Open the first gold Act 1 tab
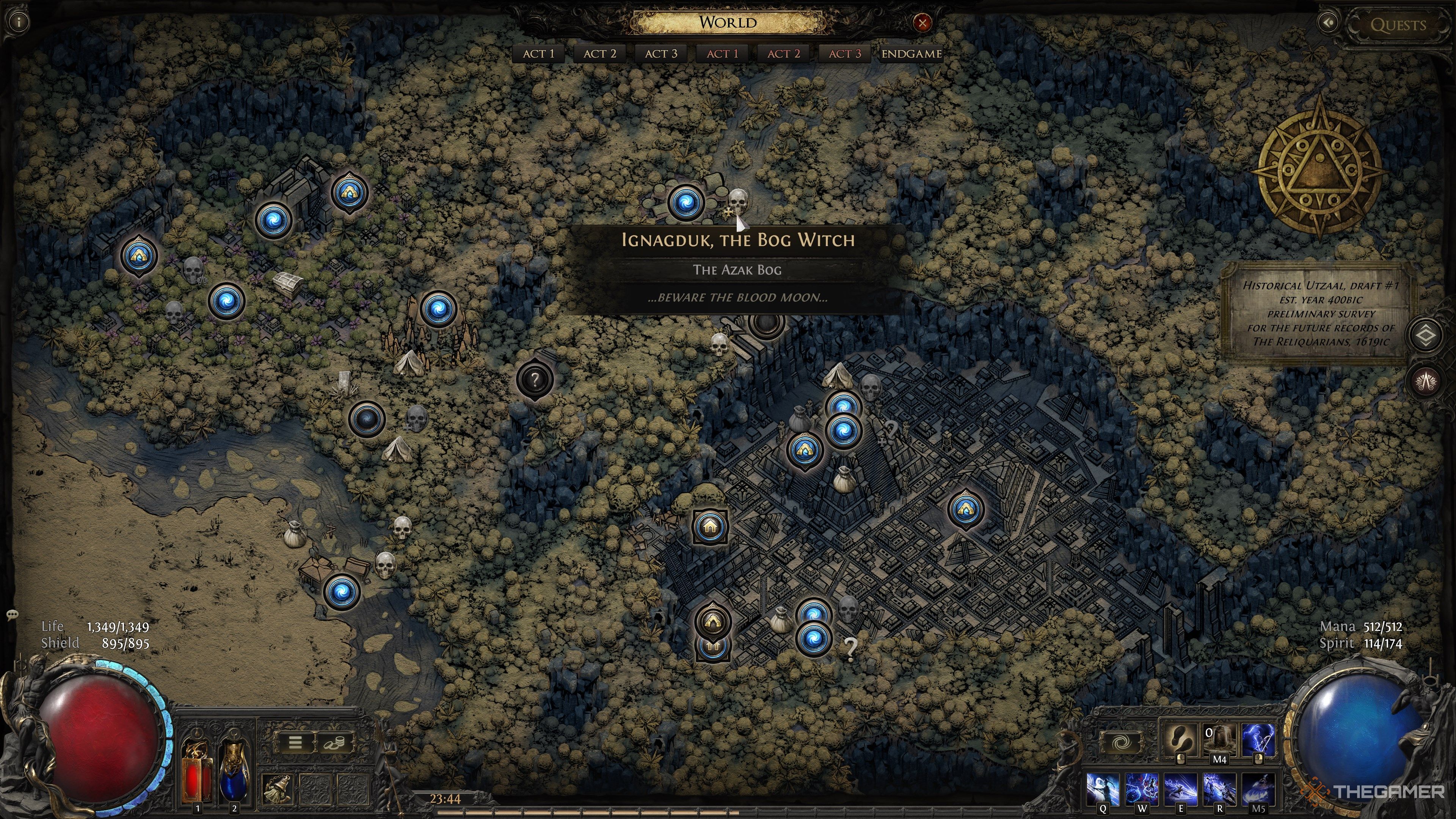The width and height of the screenshot is (1456, 819). [538, 54]
